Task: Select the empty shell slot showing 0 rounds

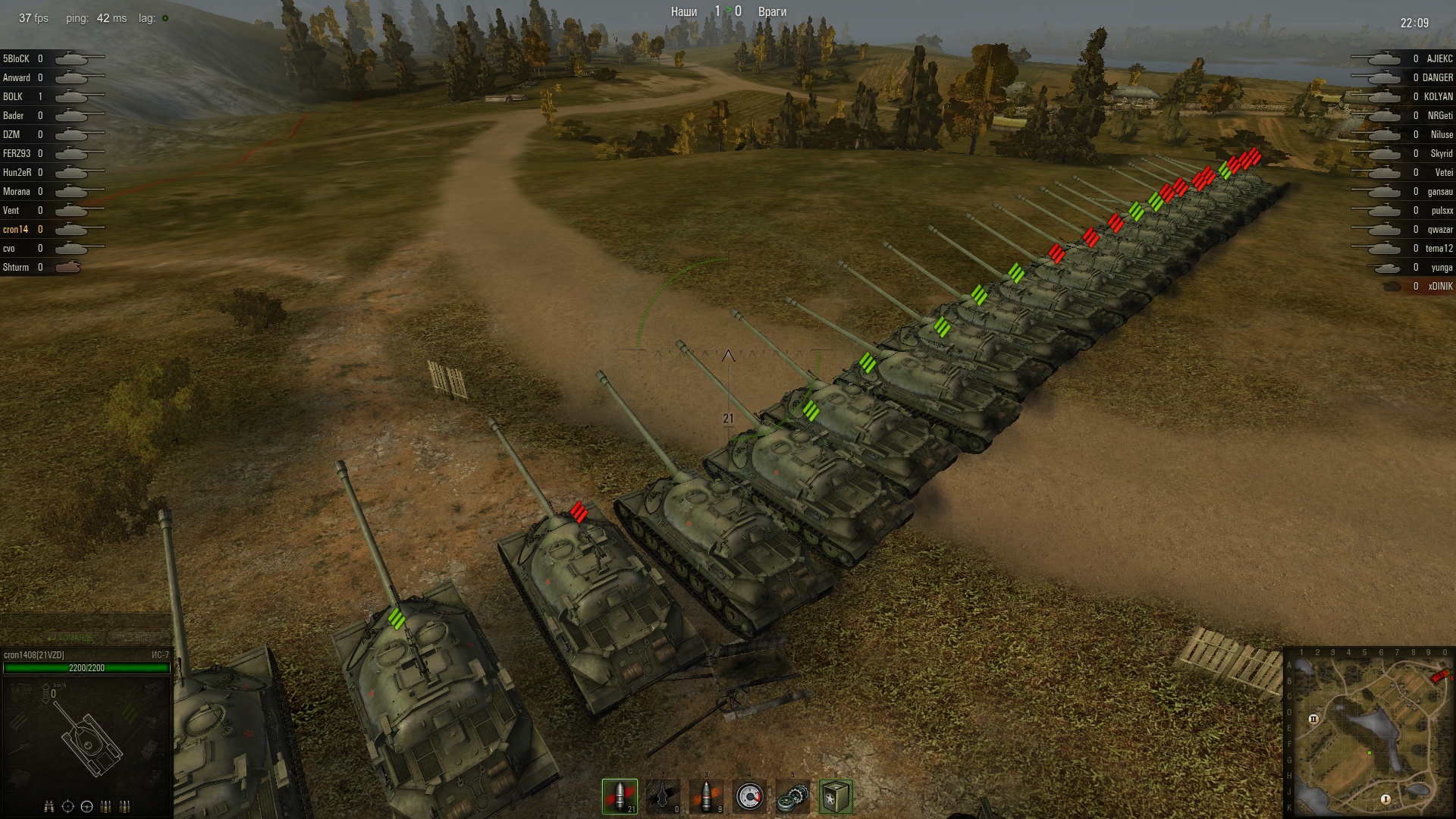Action: pos(663,796)
